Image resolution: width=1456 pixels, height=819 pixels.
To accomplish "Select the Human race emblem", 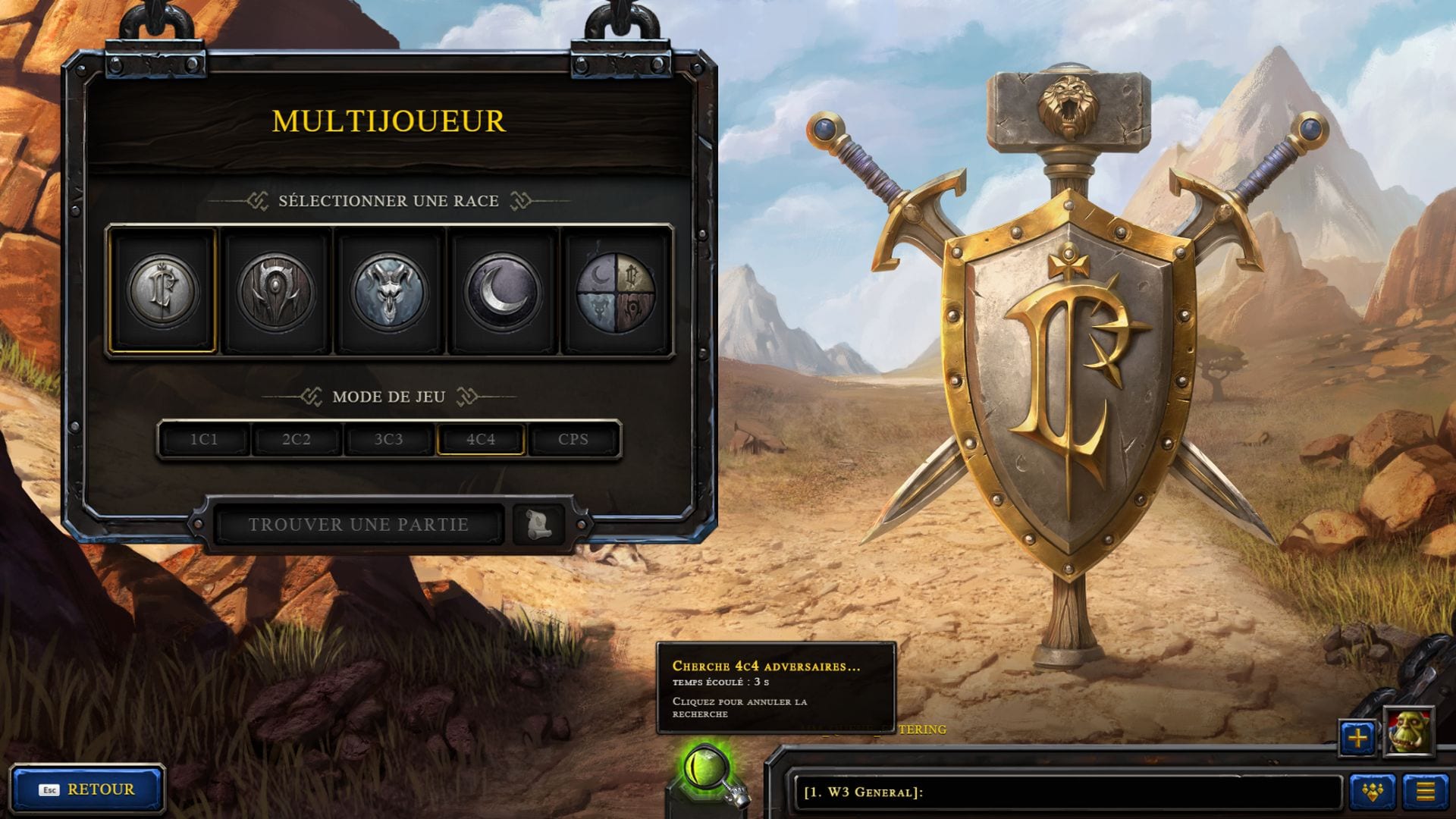I will pos(163,291).
